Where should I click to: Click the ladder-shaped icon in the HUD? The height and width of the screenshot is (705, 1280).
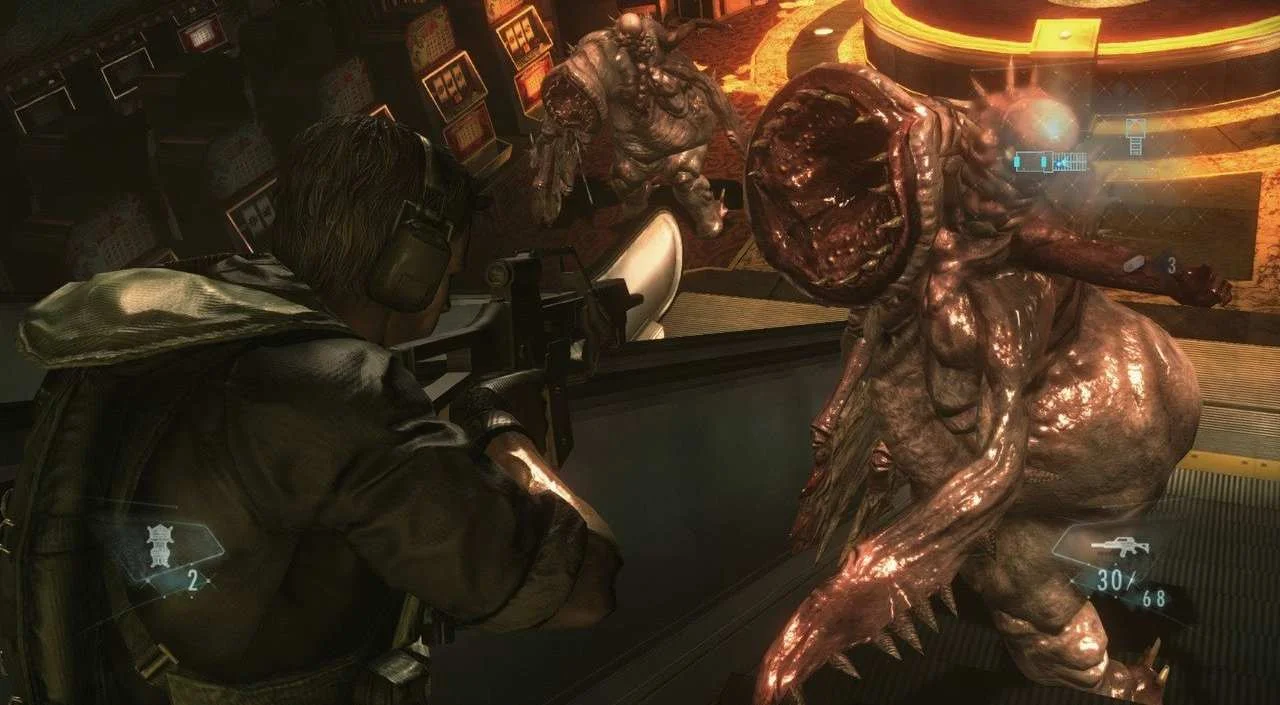[1135, 135]
